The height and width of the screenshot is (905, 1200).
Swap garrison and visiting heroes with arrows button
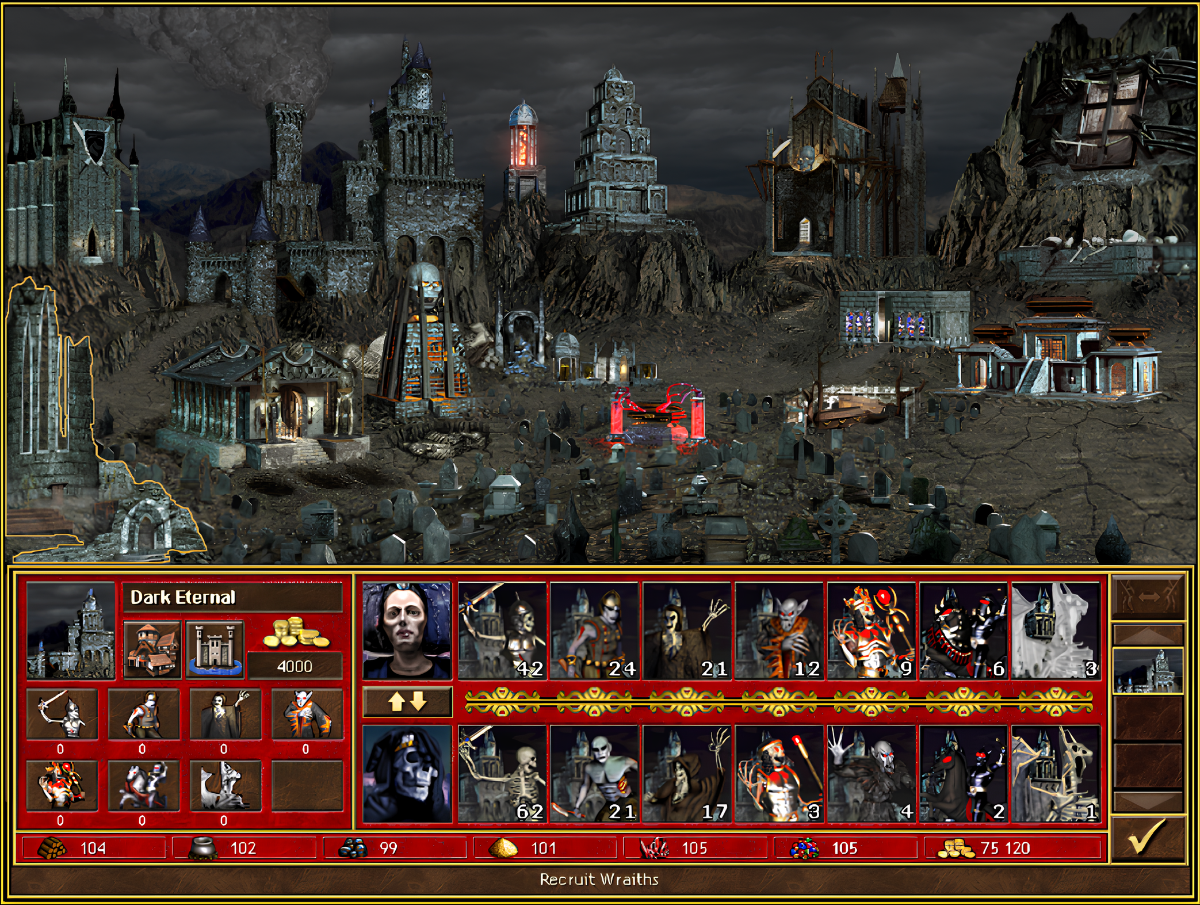click(x=407, y=701)
